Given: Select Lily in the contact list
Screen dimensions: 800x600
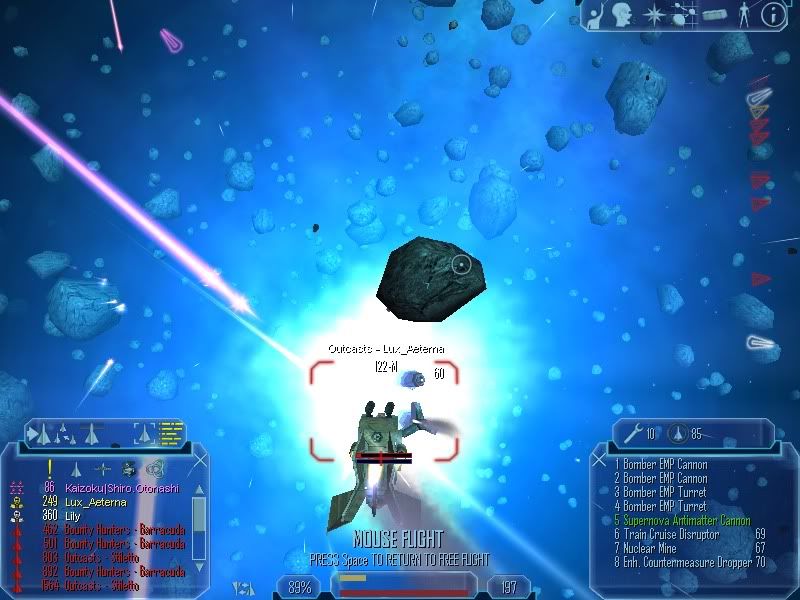Looking at the screenshot, I should pos(75,515).
